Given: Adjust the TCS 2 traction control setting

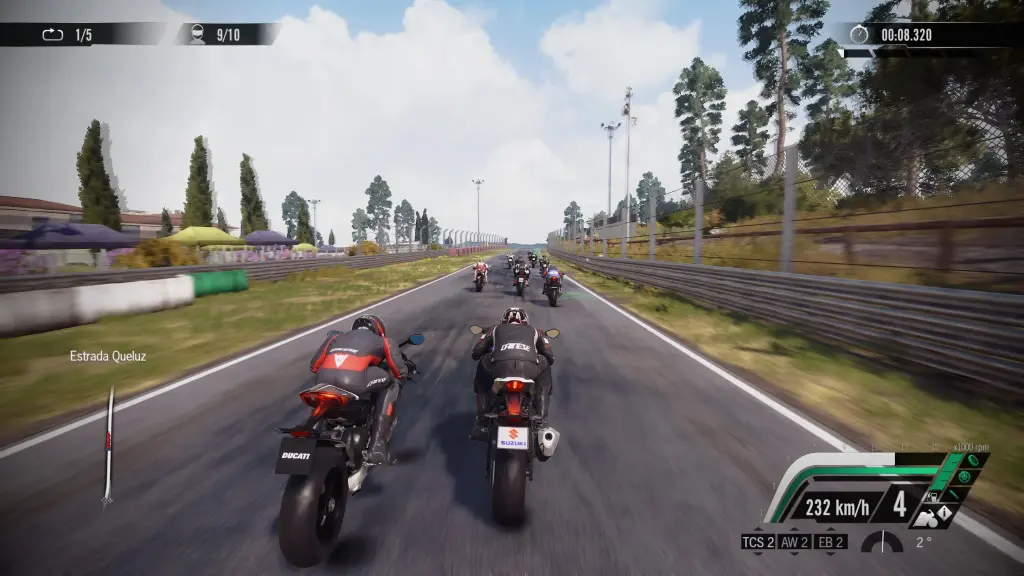Looking at the screenshot, I should coord(757,542).
